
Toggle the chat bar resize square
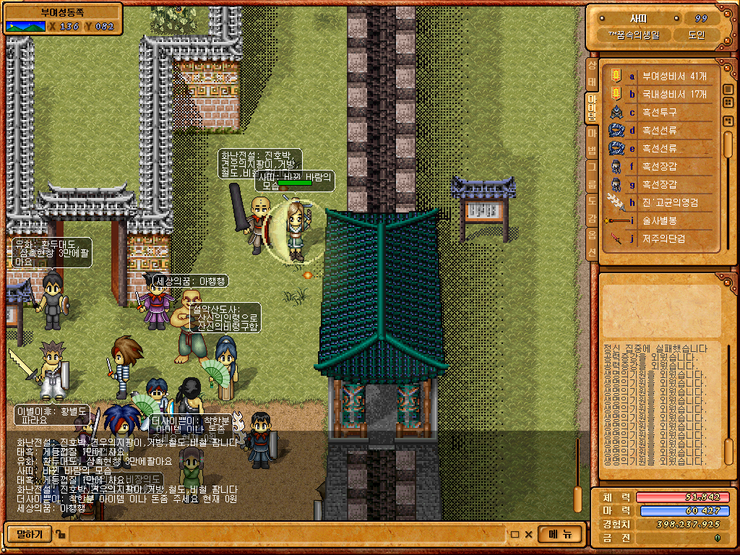(513, 534)
